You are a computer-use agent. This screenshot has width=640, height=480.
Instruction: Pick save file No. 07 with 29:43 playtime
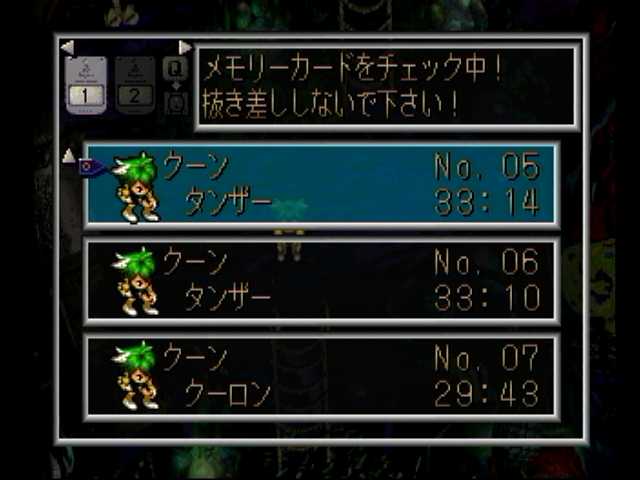pos(322,375)
